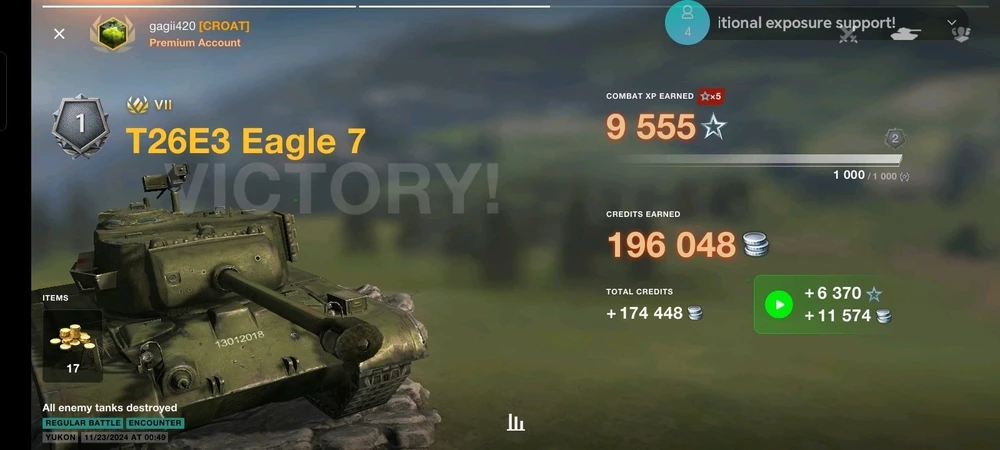Open the detailed statistics bar chart
The image size is (1000, 450).
(x=515, y=423)
